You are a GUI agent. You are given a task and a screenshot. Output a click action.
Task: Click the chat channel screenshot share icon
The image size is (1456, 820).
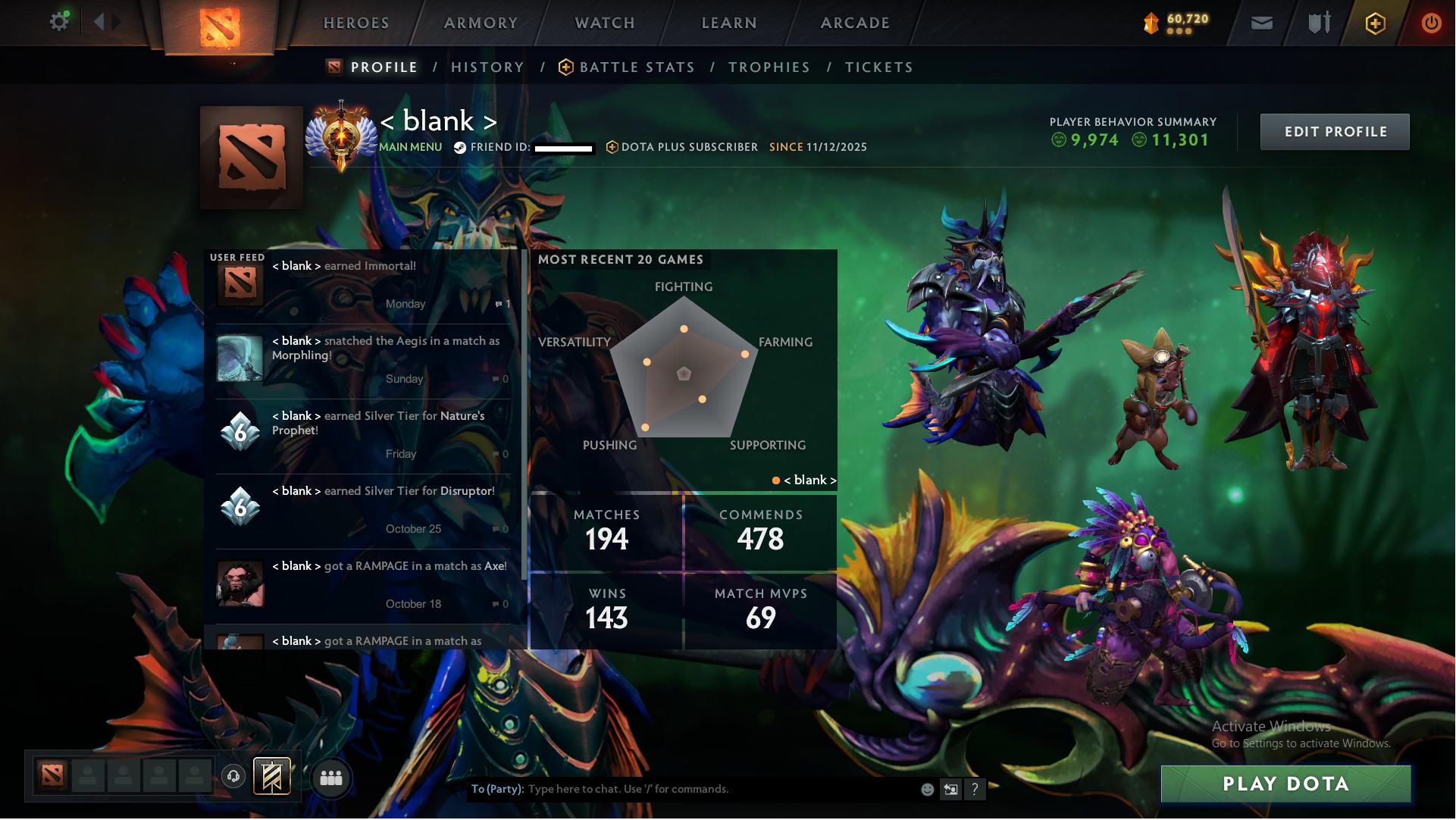pos(950,789)
